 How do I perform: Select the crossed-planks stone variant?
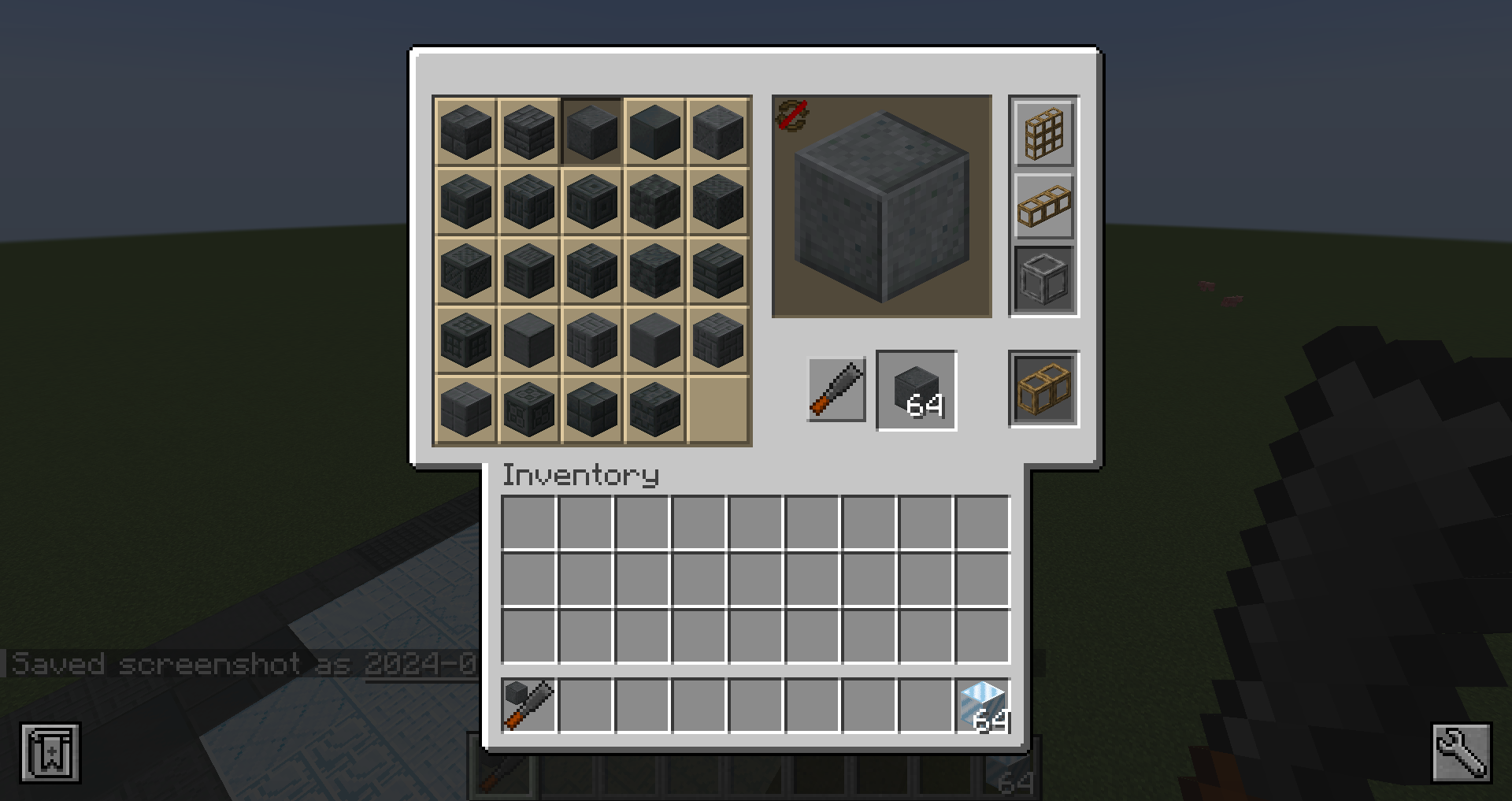465,270
